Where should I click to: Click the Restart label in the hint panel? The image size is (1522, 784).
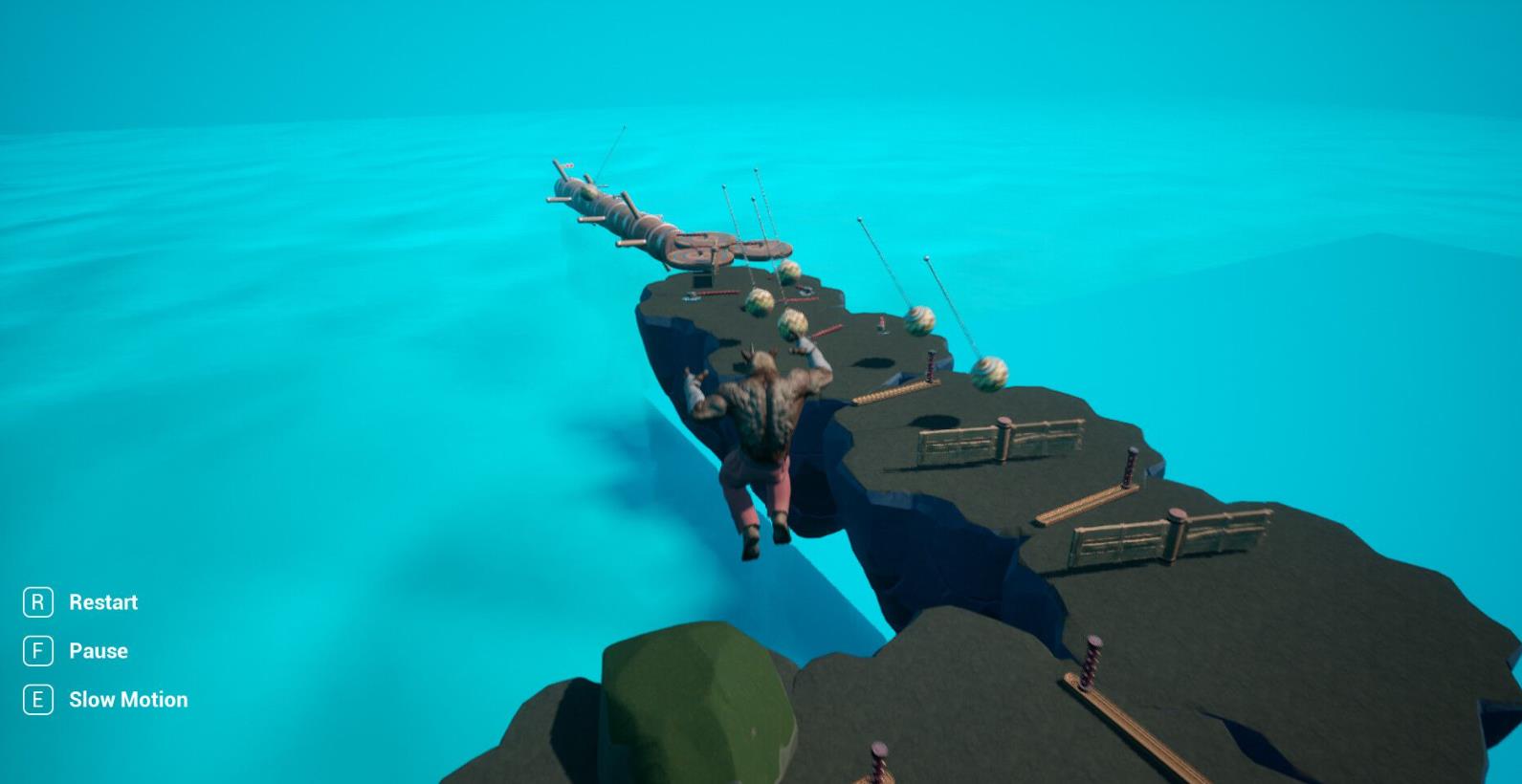tap(102, 602)
